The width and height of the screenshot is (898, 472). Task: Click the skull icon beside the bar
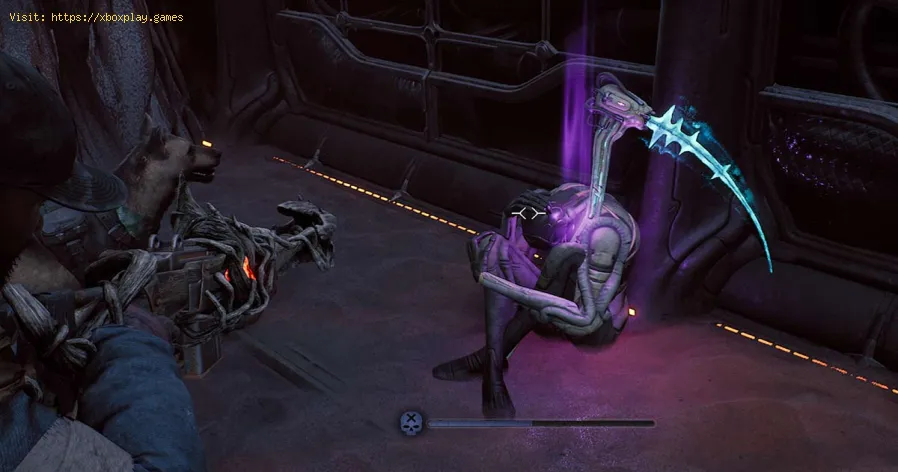(411, 423)
